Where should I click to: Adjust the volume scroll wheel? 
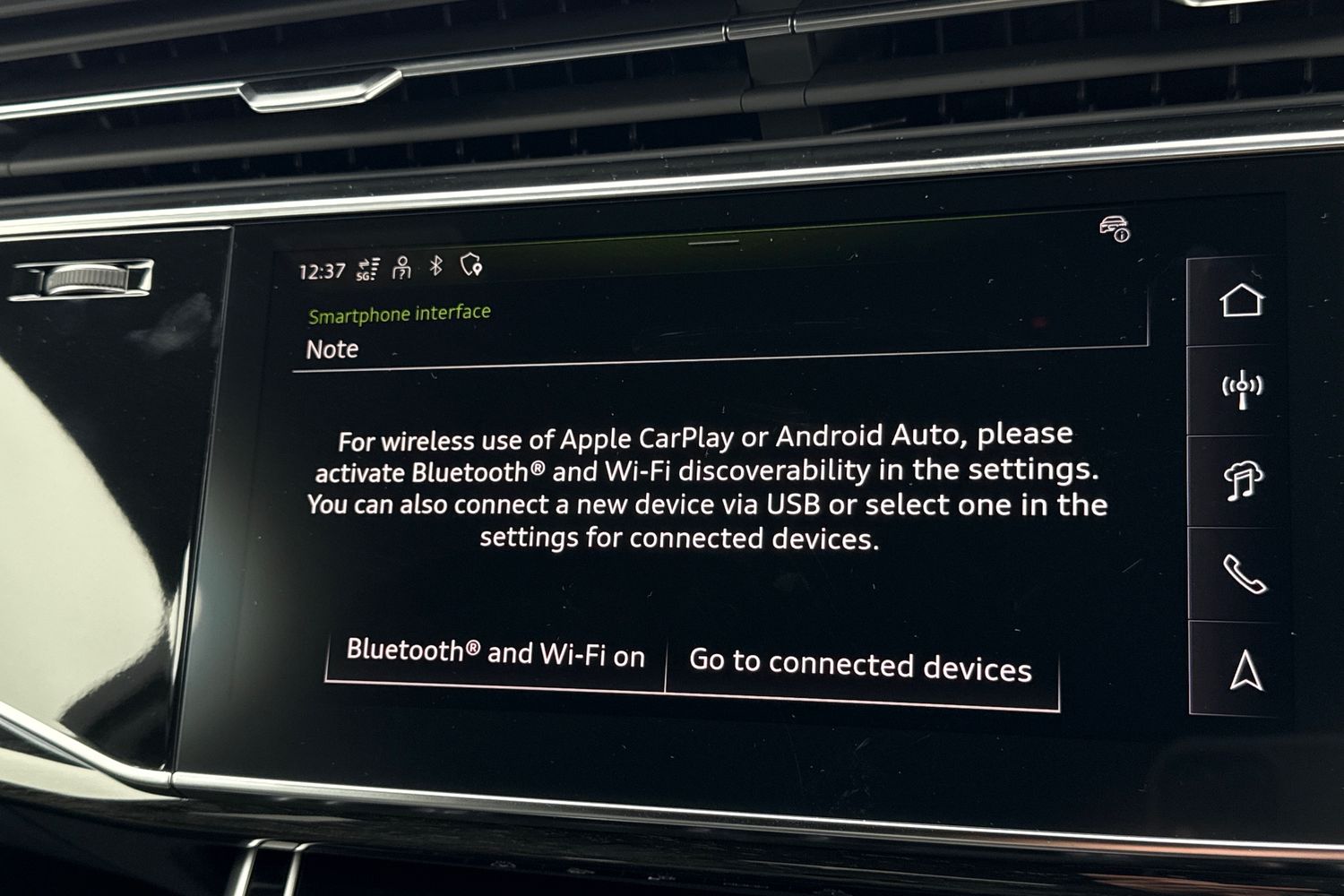(85, 278)
